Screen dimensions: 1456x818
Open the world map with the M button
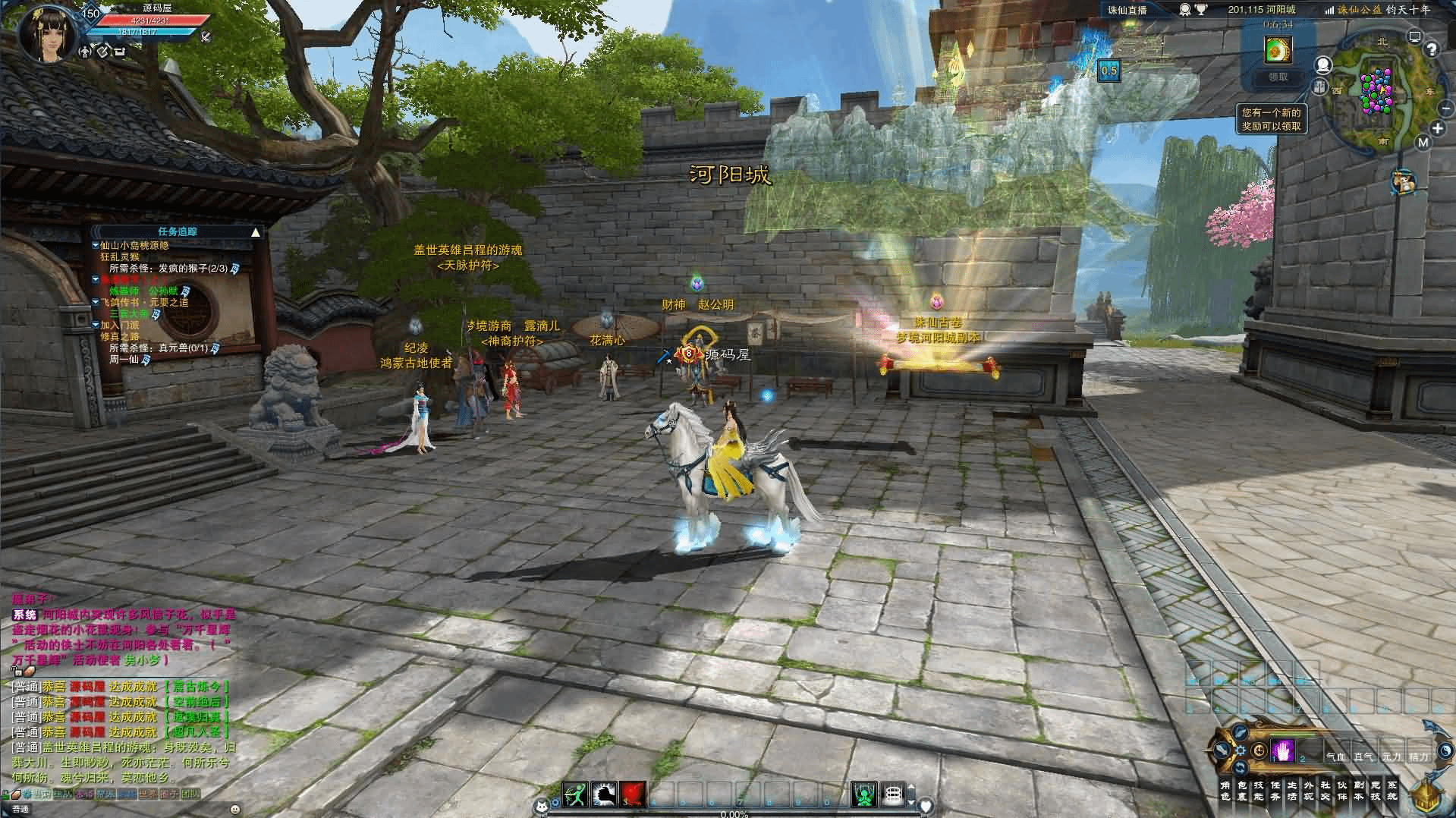point(1423,142)
